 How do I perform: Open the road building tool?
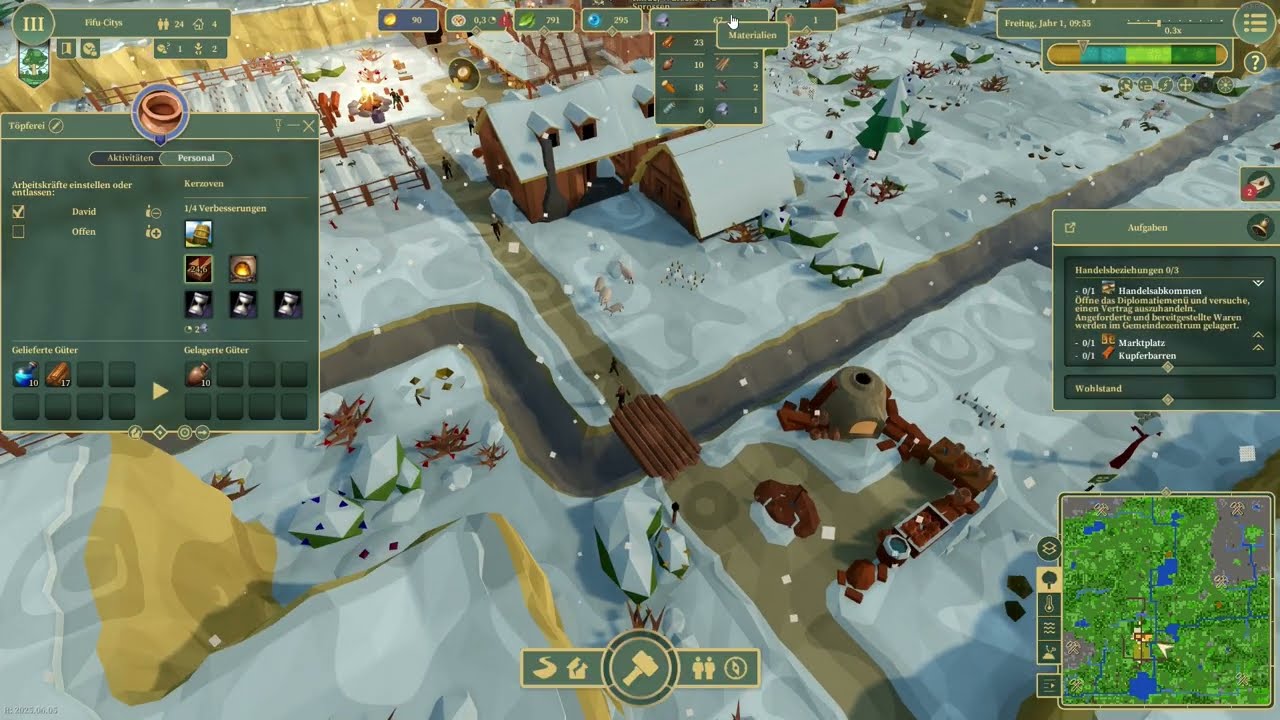pos(545,668)
